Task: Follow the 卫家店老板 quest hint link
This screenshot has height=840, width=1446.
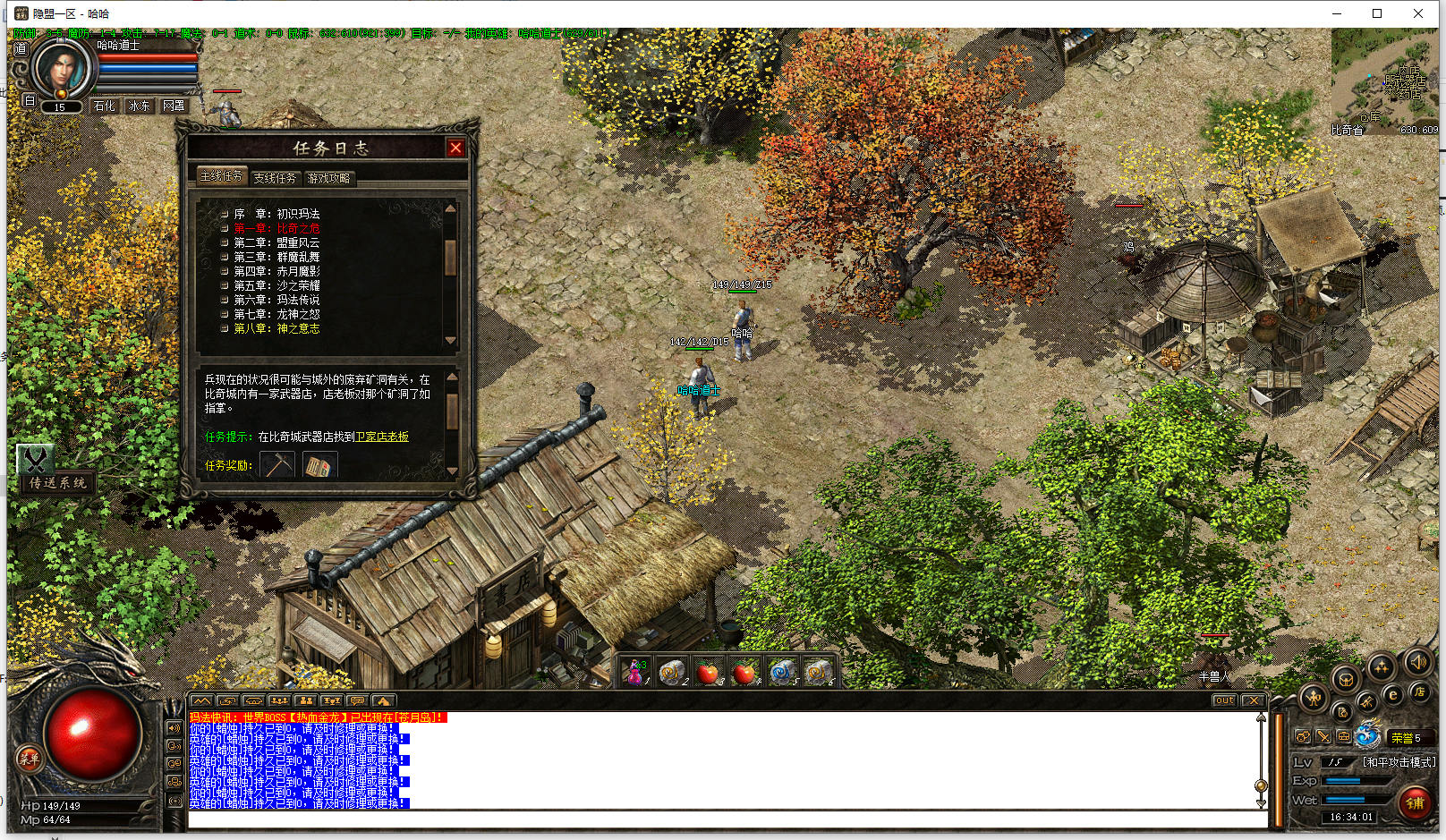Action: (382, 437)
